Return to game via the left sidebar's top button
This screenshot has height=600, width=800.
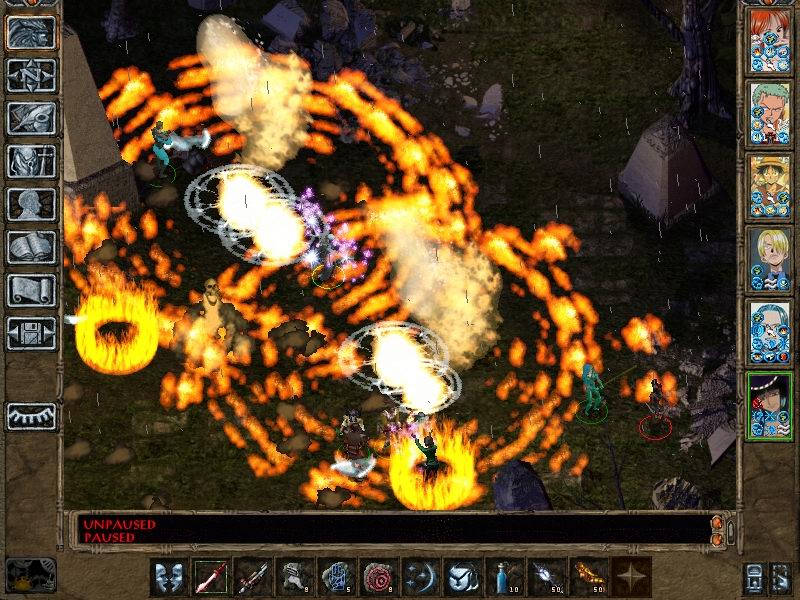31,32
